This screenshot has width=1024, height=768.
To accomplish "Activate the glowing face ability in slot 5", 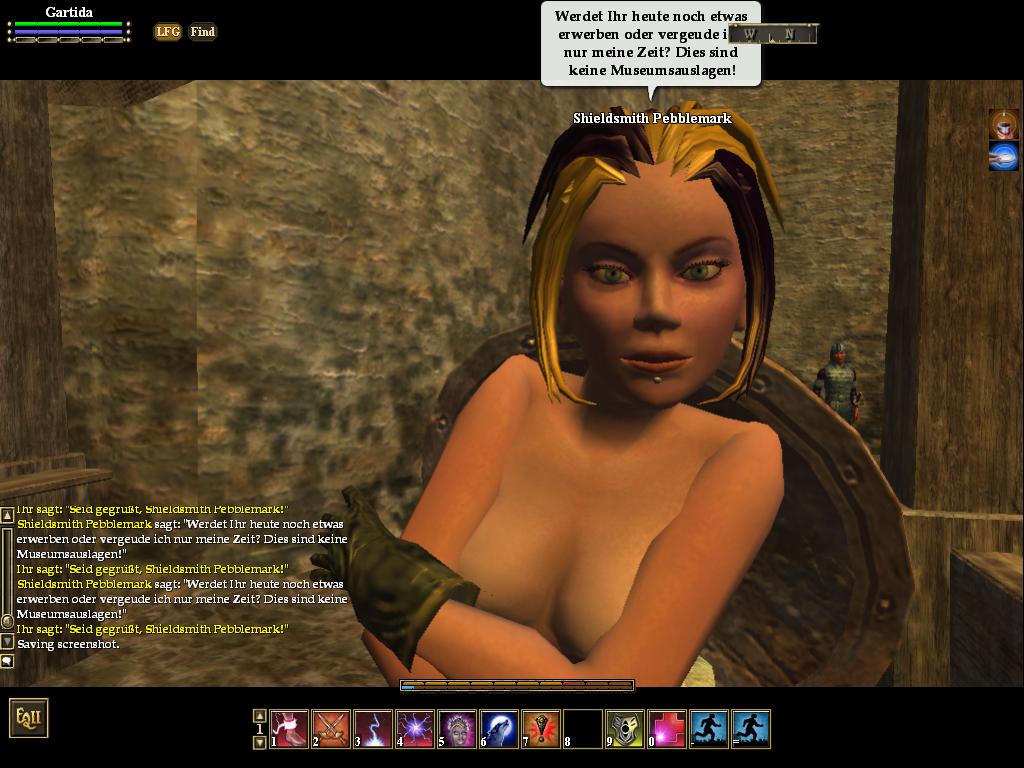I will click(x=457, y=729).
